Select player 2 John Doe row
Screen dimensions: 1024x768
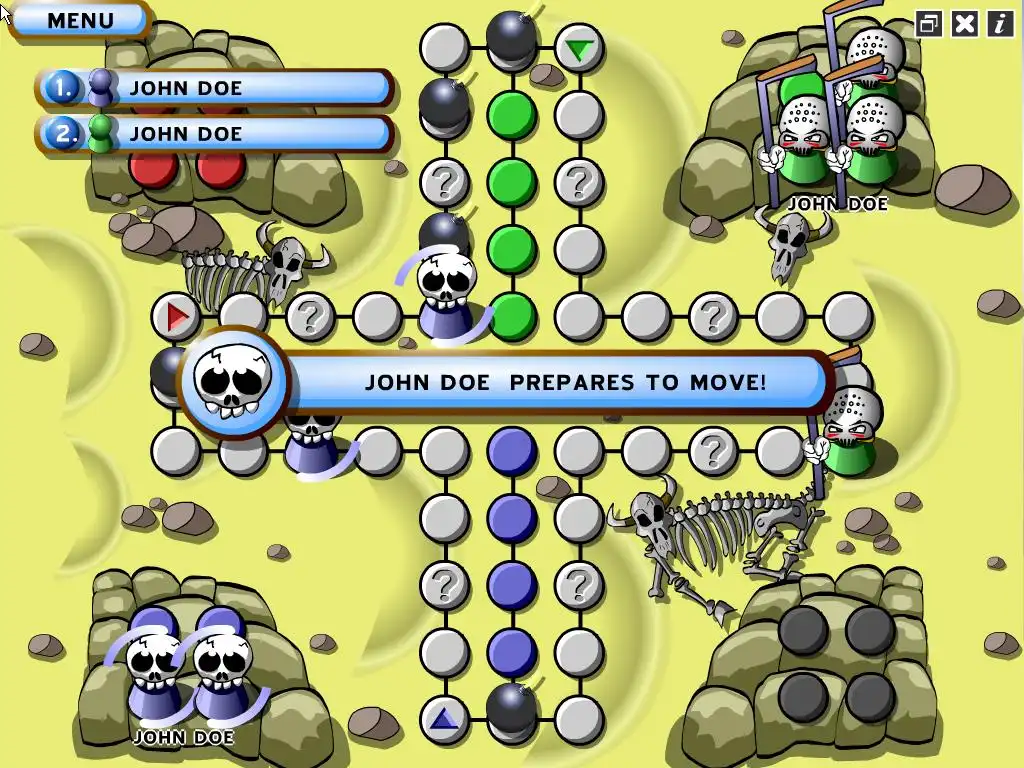(x=215, y=133)
